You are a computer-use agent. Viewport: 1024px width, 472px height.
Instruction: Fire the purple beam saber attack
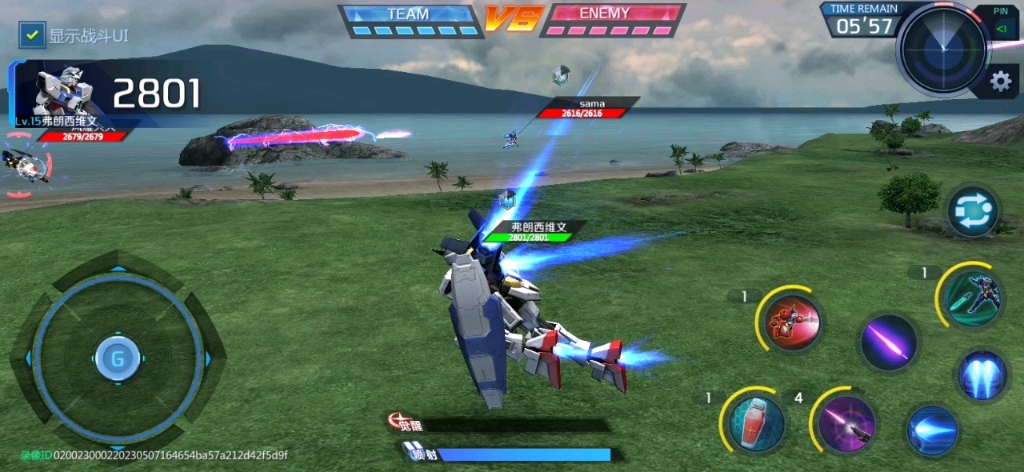888,342
